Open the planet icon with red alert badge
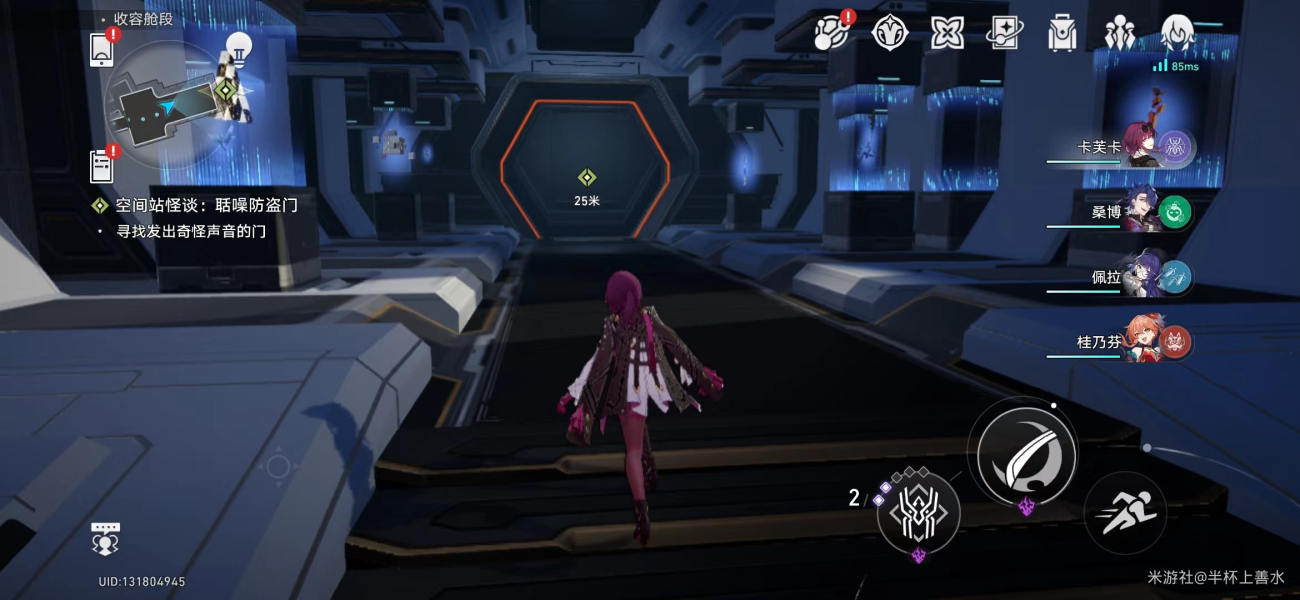Screen dimensions: 1300x600 831,33
